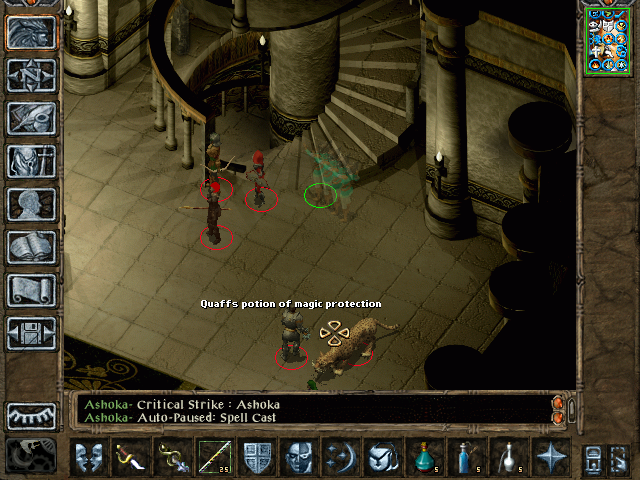Image resolution: width=640 pixels, height=480 pixels.
Task: Return to the game view button
Action: (31, 33)
